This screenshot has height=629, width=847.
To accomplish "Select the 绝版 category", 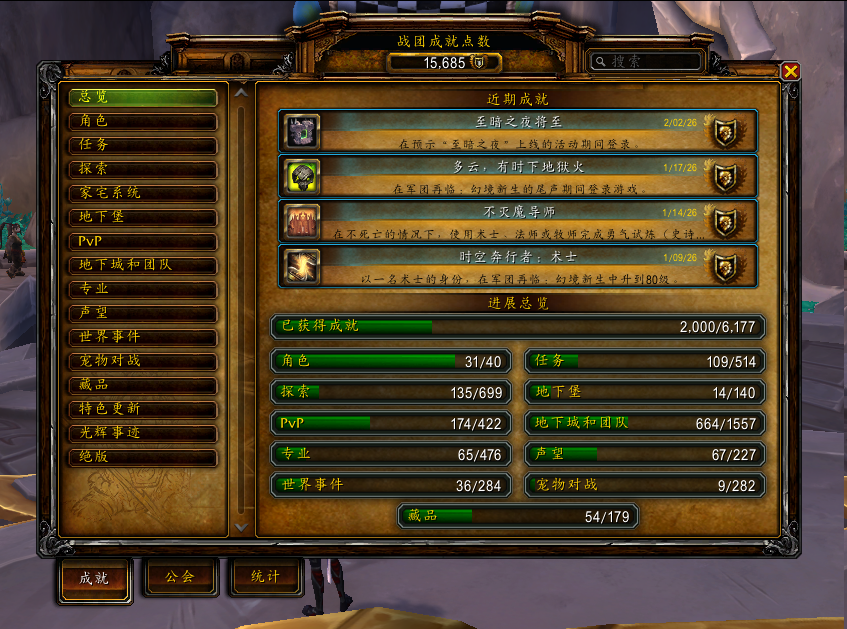I will coord(143,457).
